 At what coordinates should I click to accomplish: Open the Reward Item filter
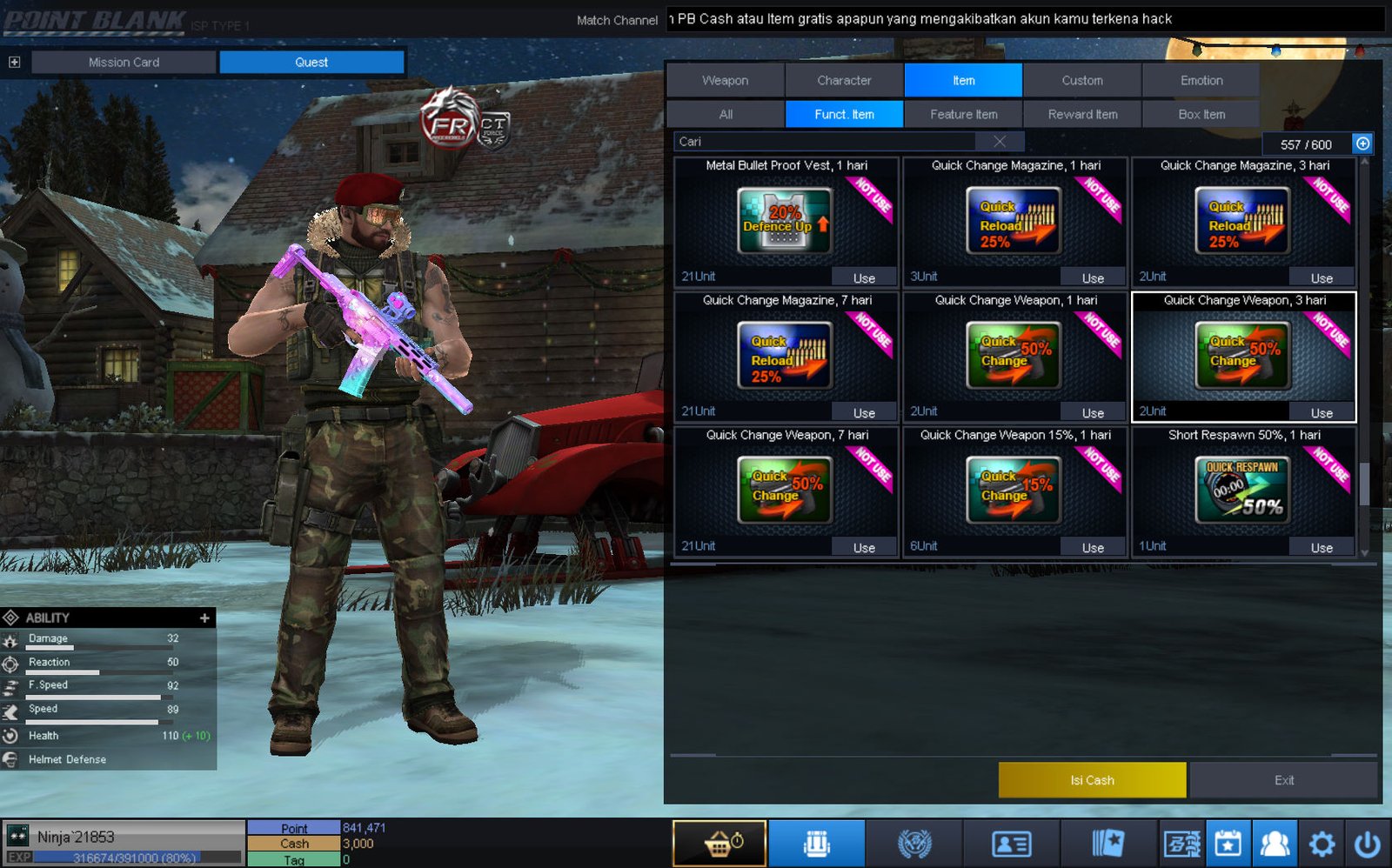(1082, 114)
